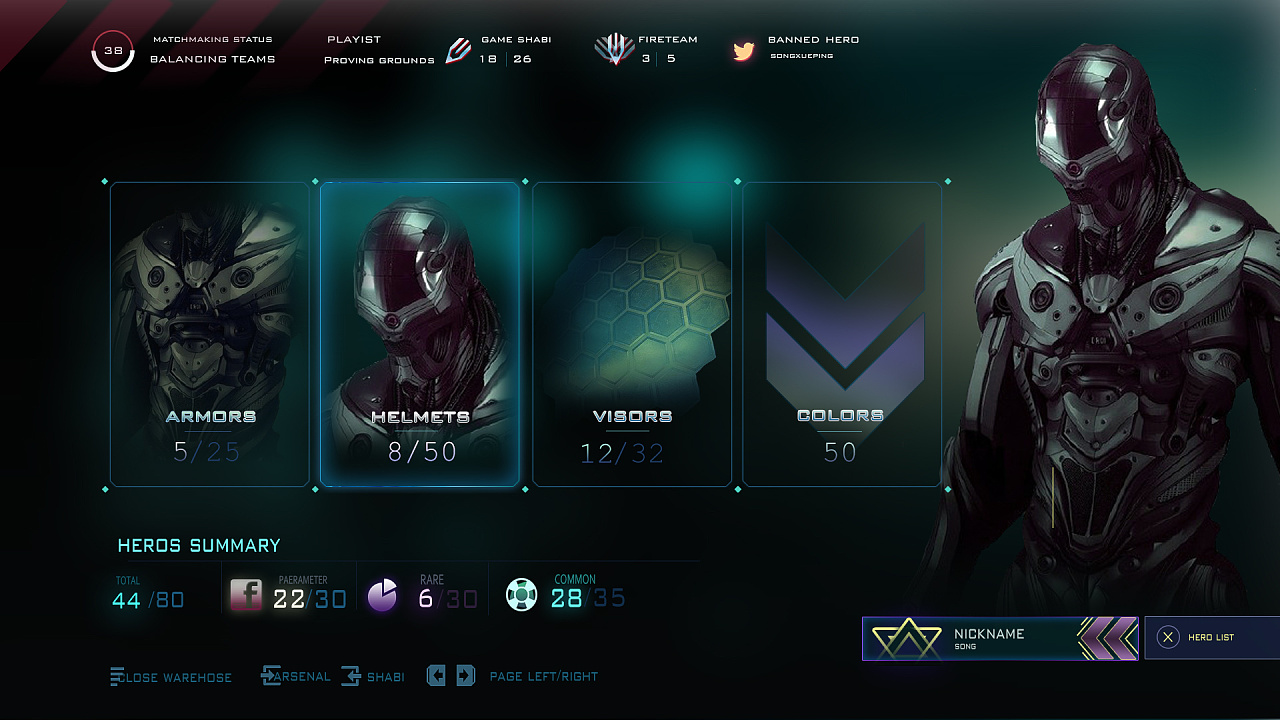Image resolution: width=1280 pixels, height=720 pixels.
Task: Open the Fireteam emblem
Action: tap(613, 49)
